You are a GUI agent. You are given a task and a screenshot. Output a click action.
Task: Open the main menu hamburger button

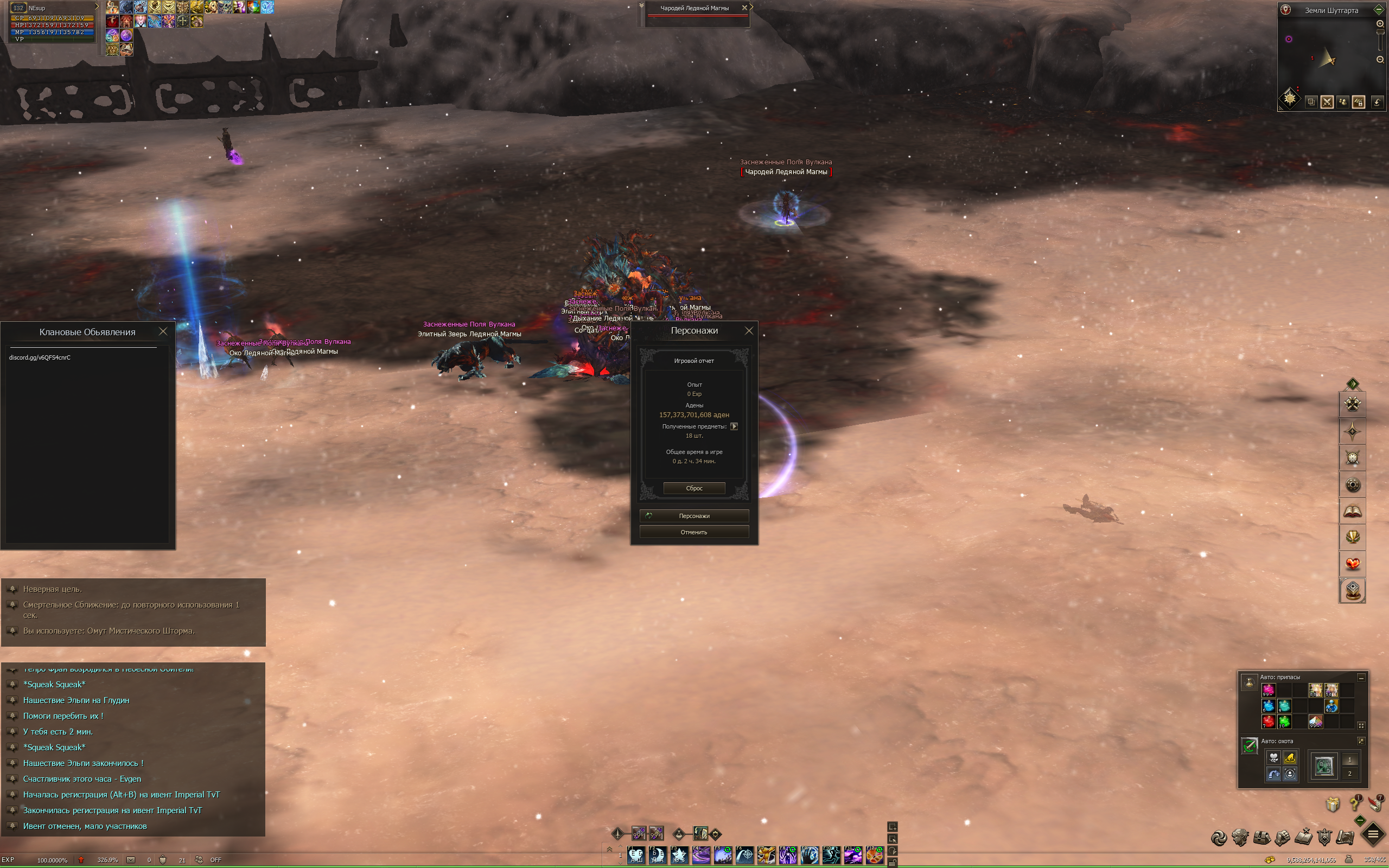[1373, 835]
